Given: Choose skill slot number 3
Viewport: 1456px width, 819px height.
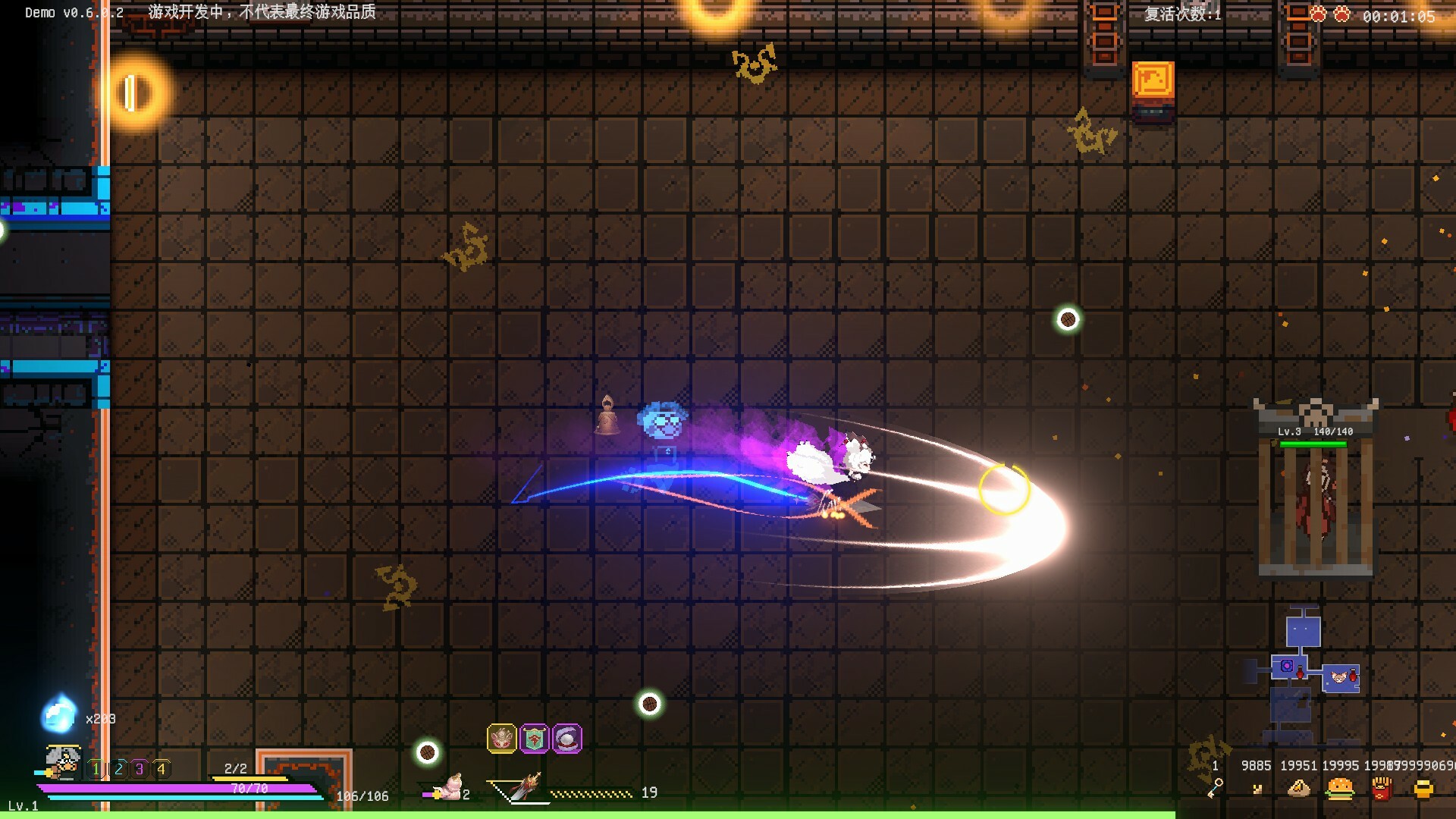Looking at the screenshot, I should 140,769.
